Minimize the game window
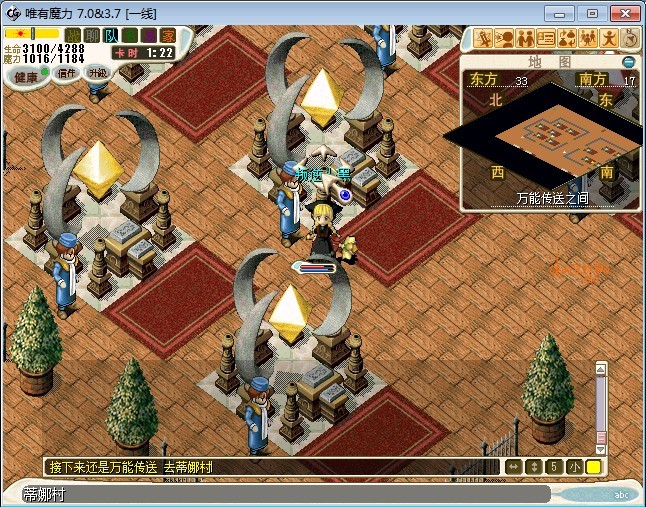The image size is (646, 507). (564, 13)
